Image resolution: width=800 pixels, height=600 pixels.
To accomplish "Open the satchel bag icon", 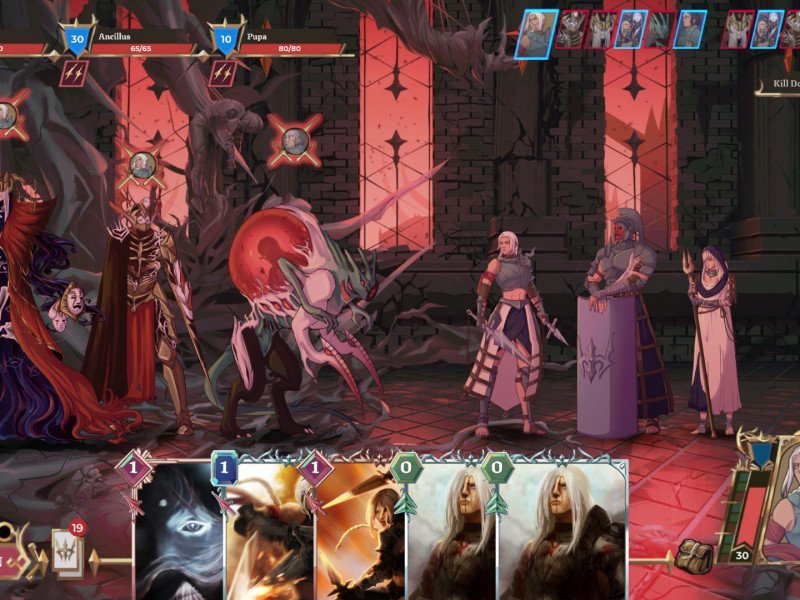I will point(693,555).
